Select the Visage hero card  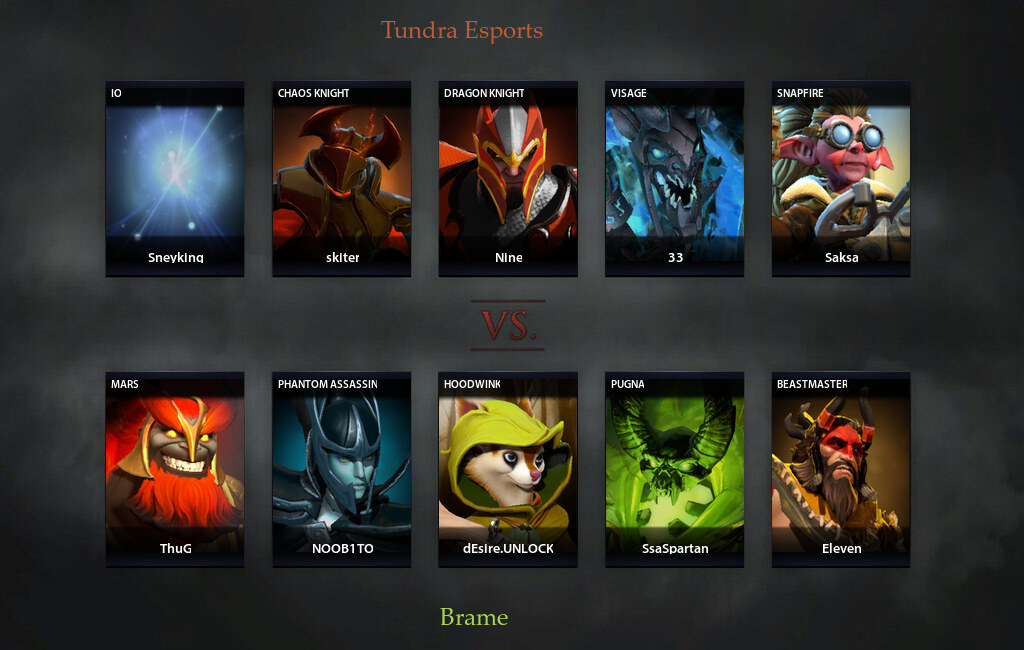point(675,178)
